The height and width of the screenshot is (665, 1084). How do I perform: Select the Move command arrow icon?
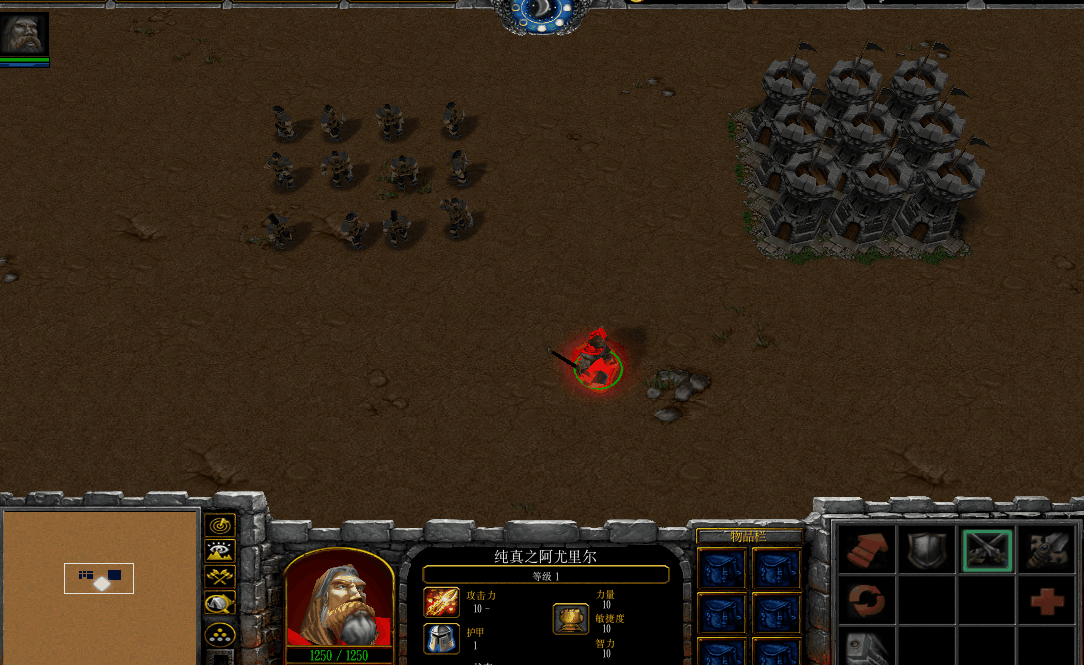(866, 549)
